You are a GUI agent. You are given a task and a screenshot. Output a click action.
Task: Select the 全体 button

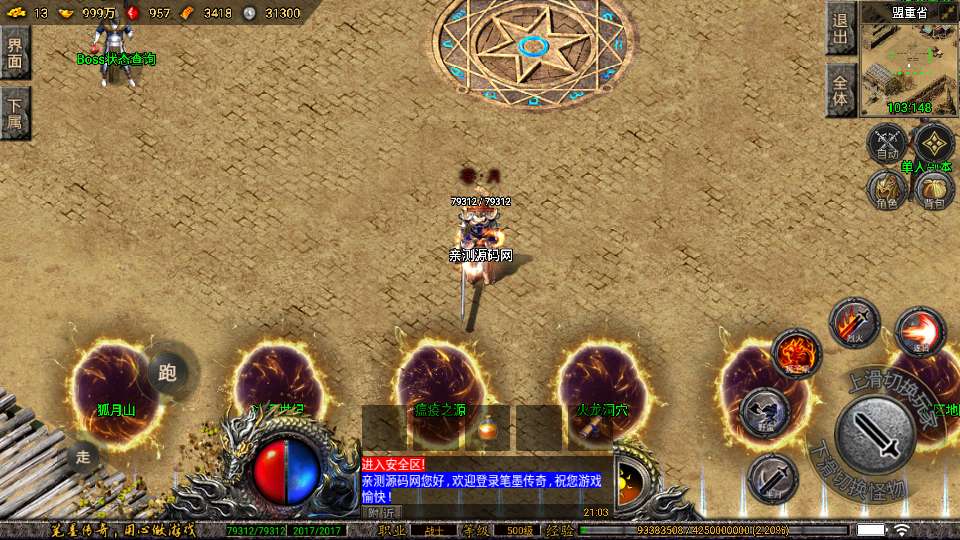pos(840,90)
